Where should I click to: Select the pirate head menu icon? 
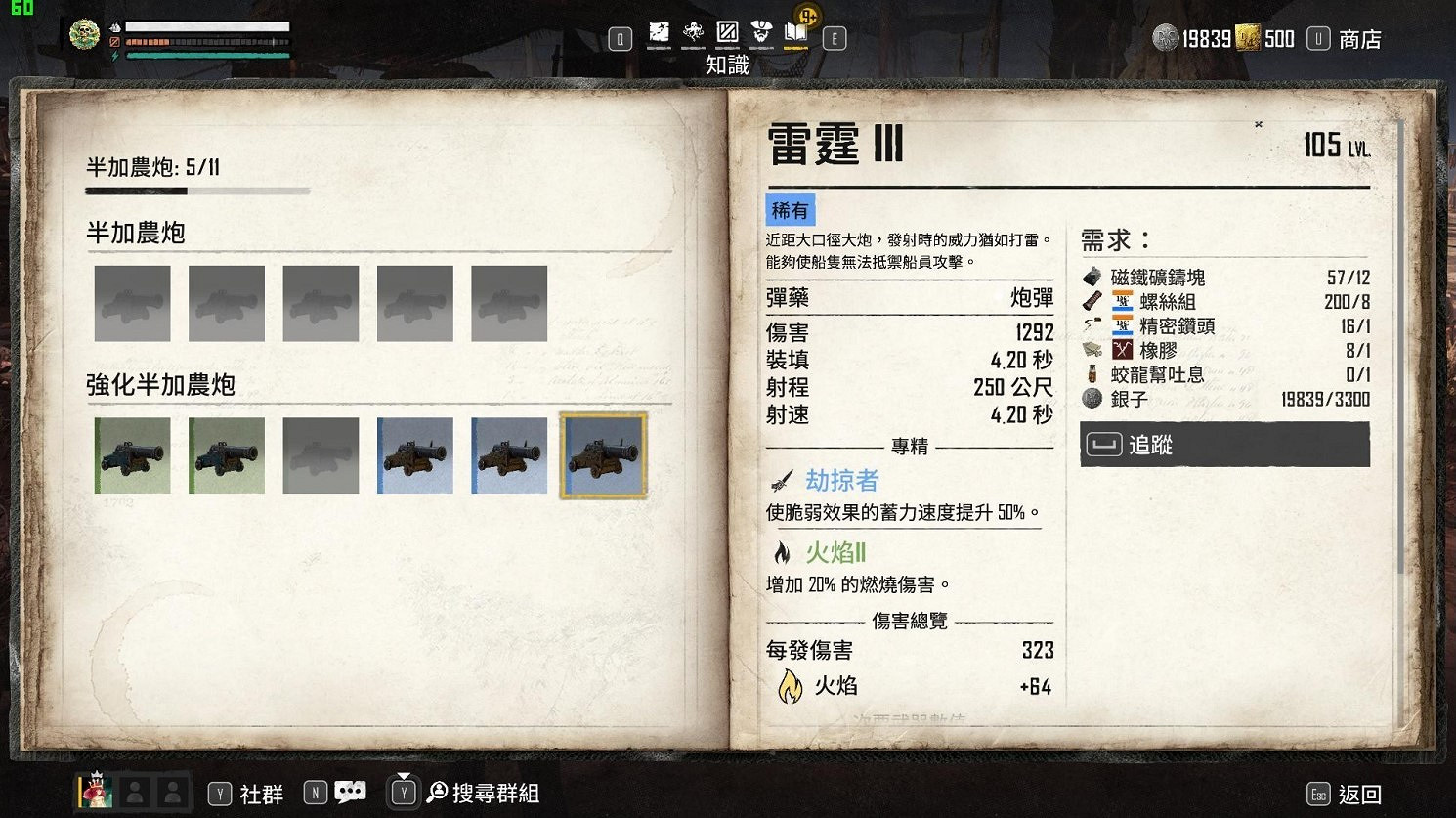coord(762,32)
